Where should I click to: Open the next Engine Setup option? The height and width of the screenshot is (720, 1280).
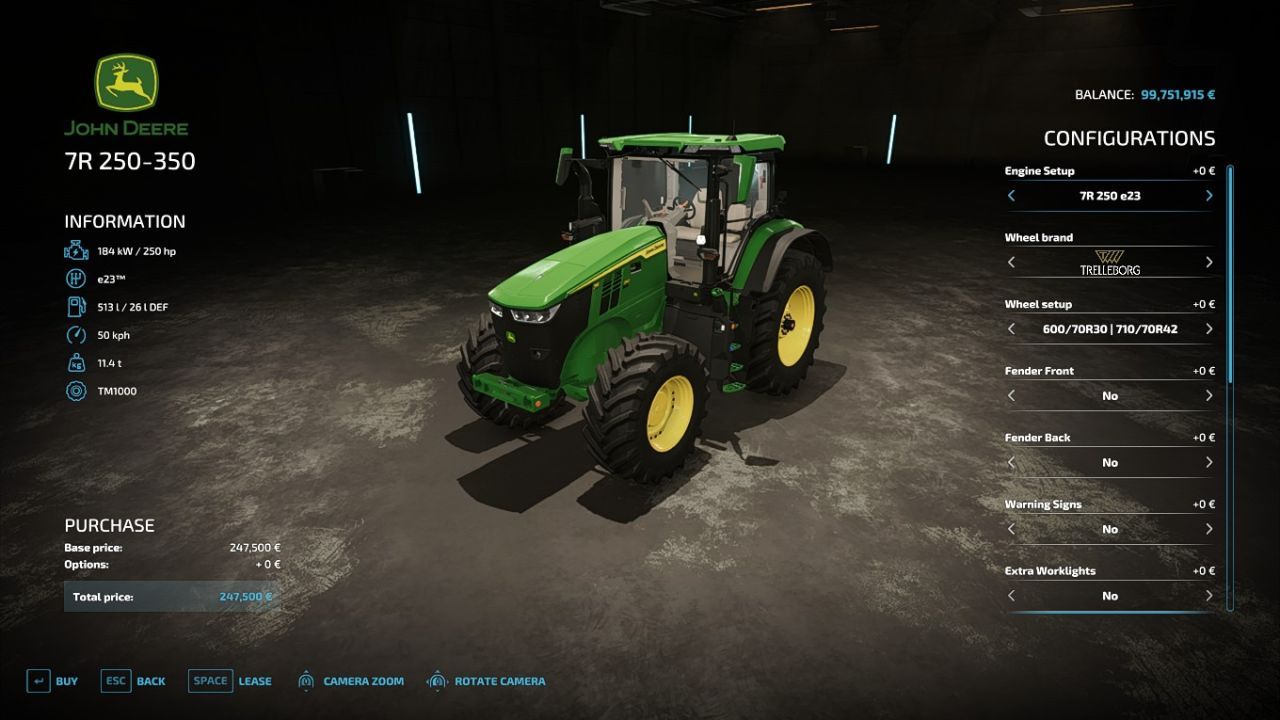(1207, 196)
